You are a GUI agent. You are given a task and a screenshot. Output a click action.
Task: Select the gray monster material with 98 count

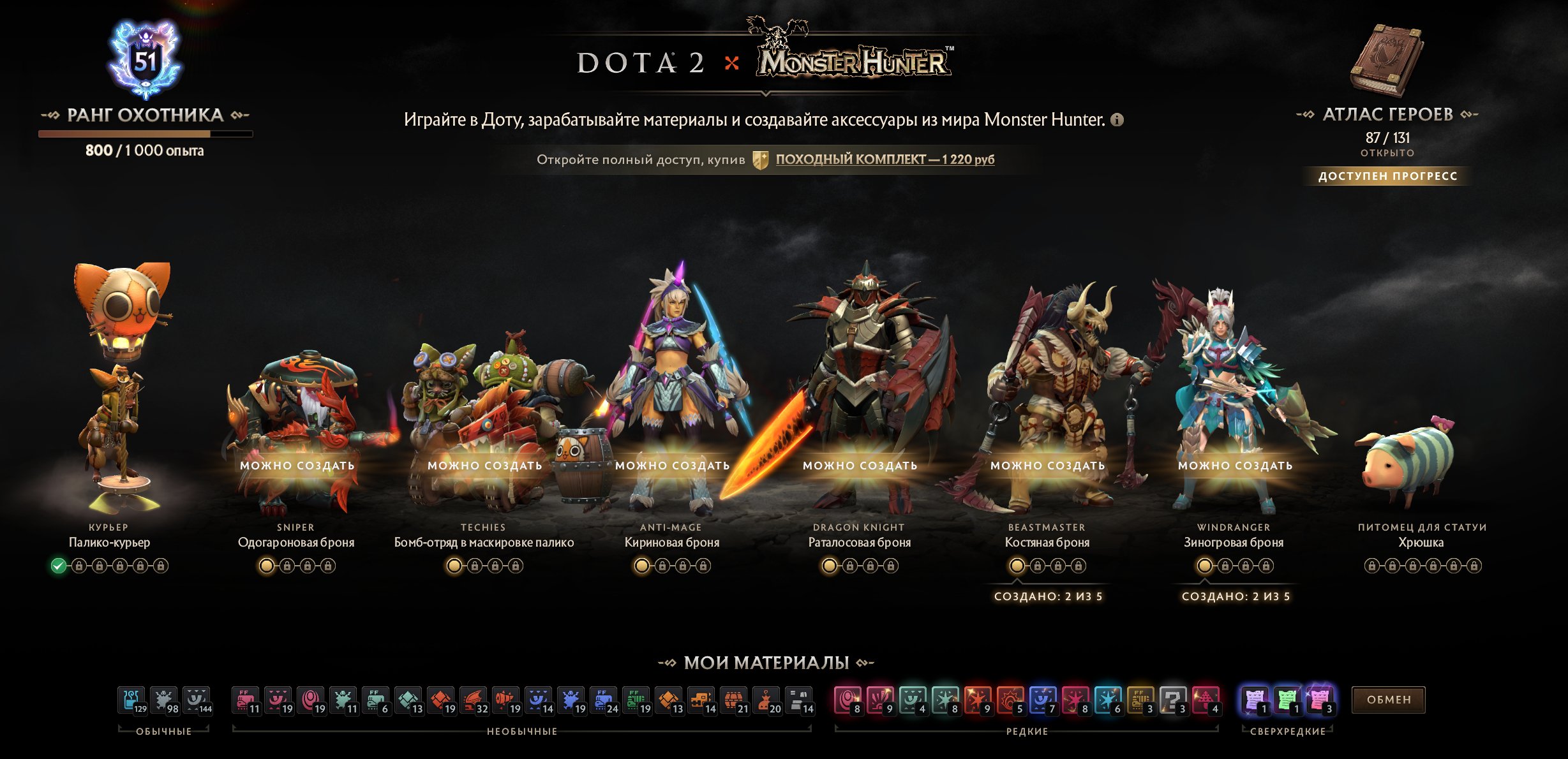coord(162,700)
